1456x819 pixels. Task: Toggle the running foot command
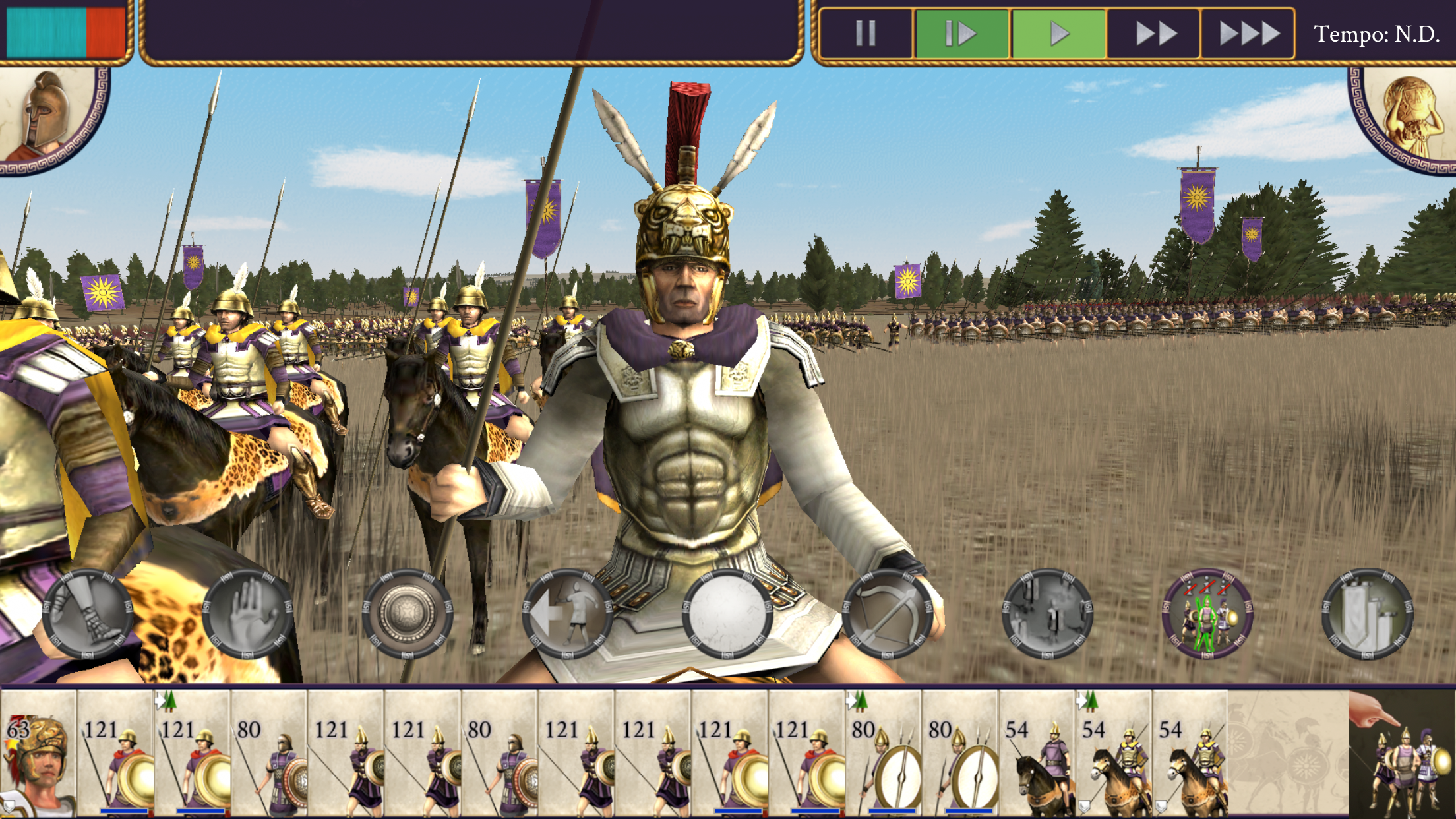pyautogui.click(x=88, y=614)
